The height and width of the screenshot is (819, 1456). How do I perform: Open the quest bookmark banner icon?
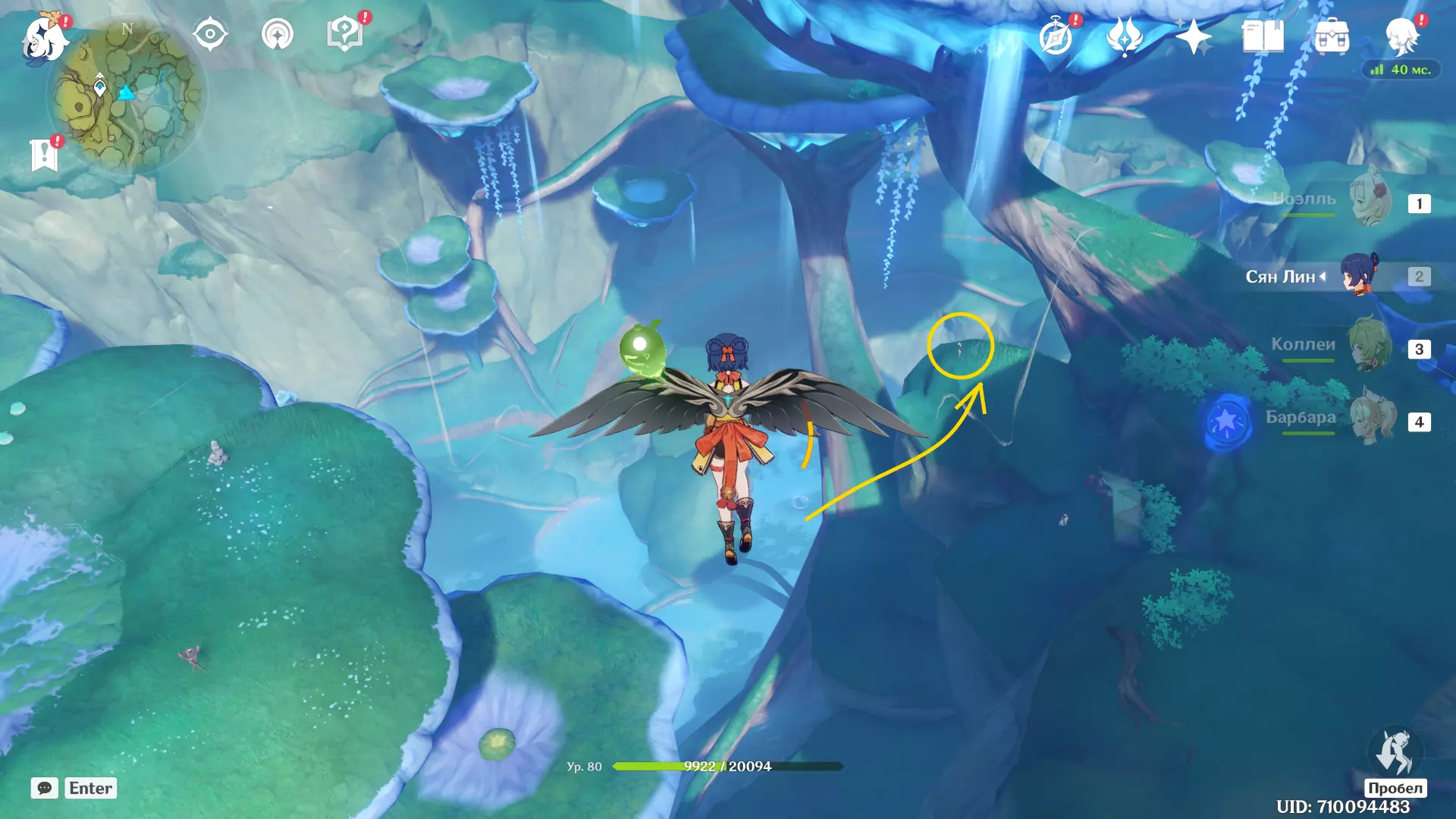45,155
